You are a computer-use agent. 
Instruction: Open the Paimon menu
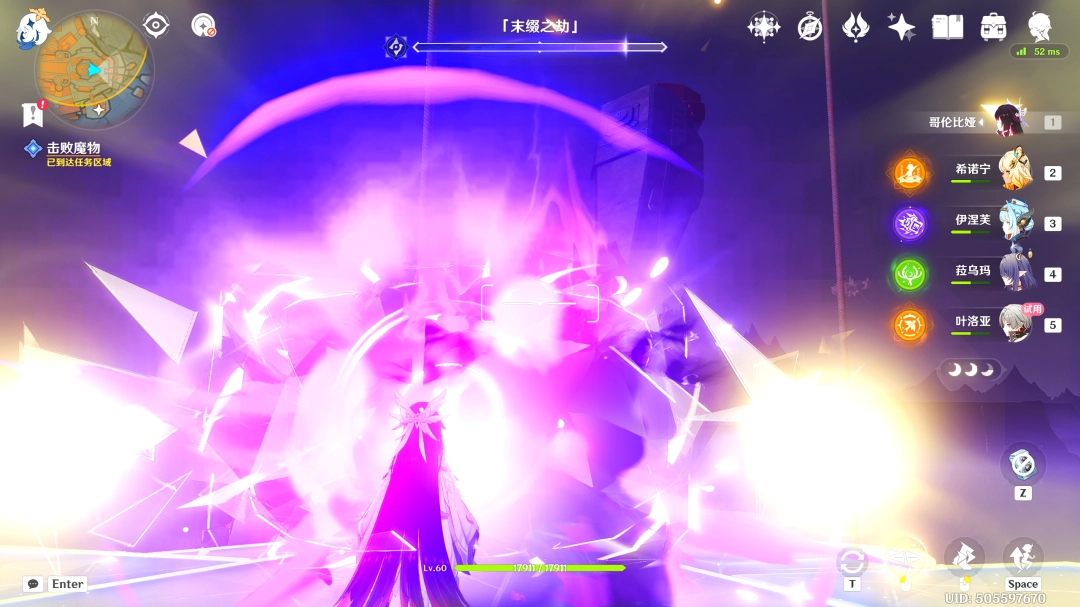(33, 28)
